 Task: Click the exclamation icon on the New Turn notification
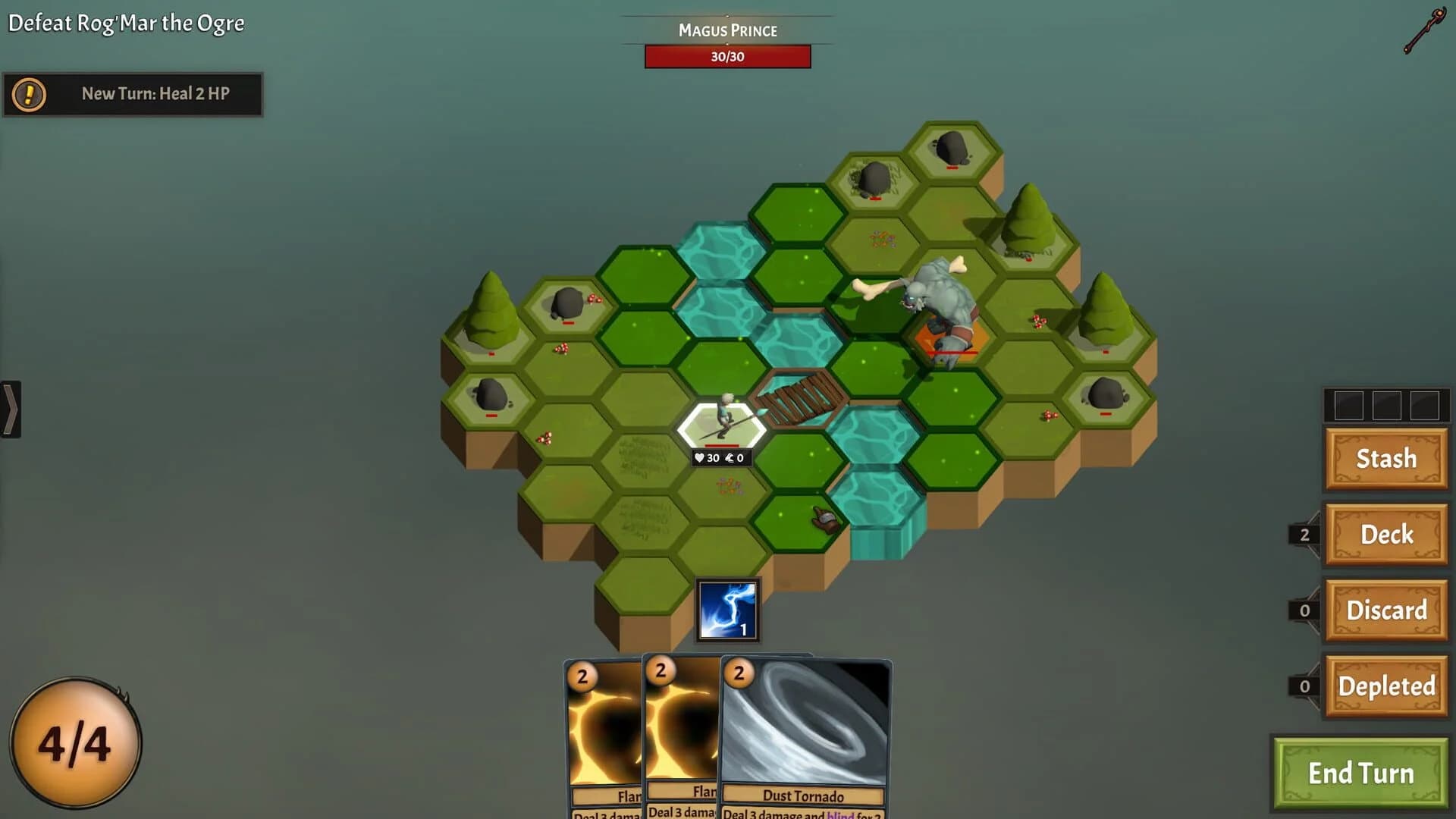[x=28, y=95]
